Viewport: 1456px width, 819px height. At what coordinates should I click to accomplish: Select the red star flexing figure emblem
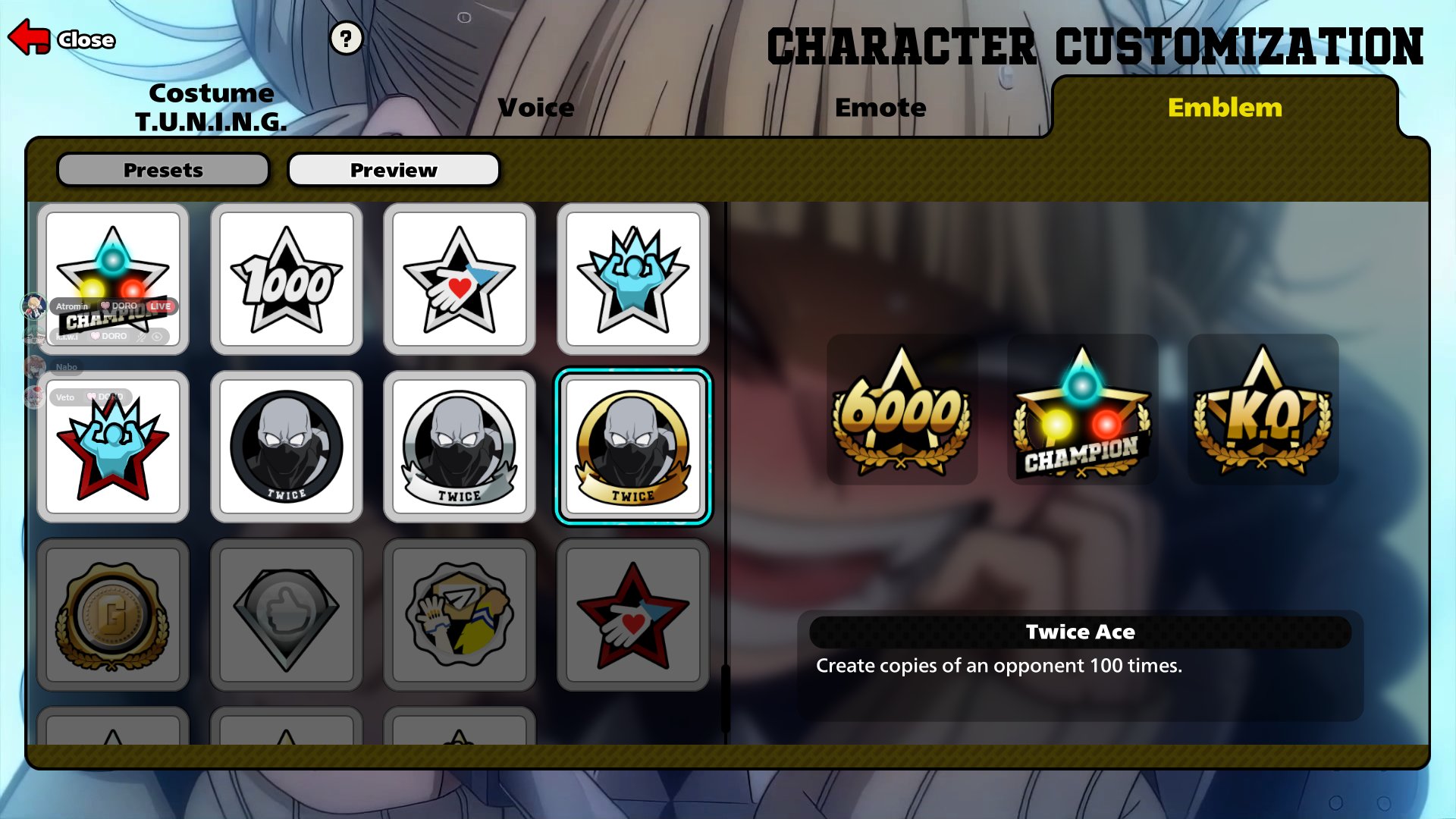[x=113, y=447]
